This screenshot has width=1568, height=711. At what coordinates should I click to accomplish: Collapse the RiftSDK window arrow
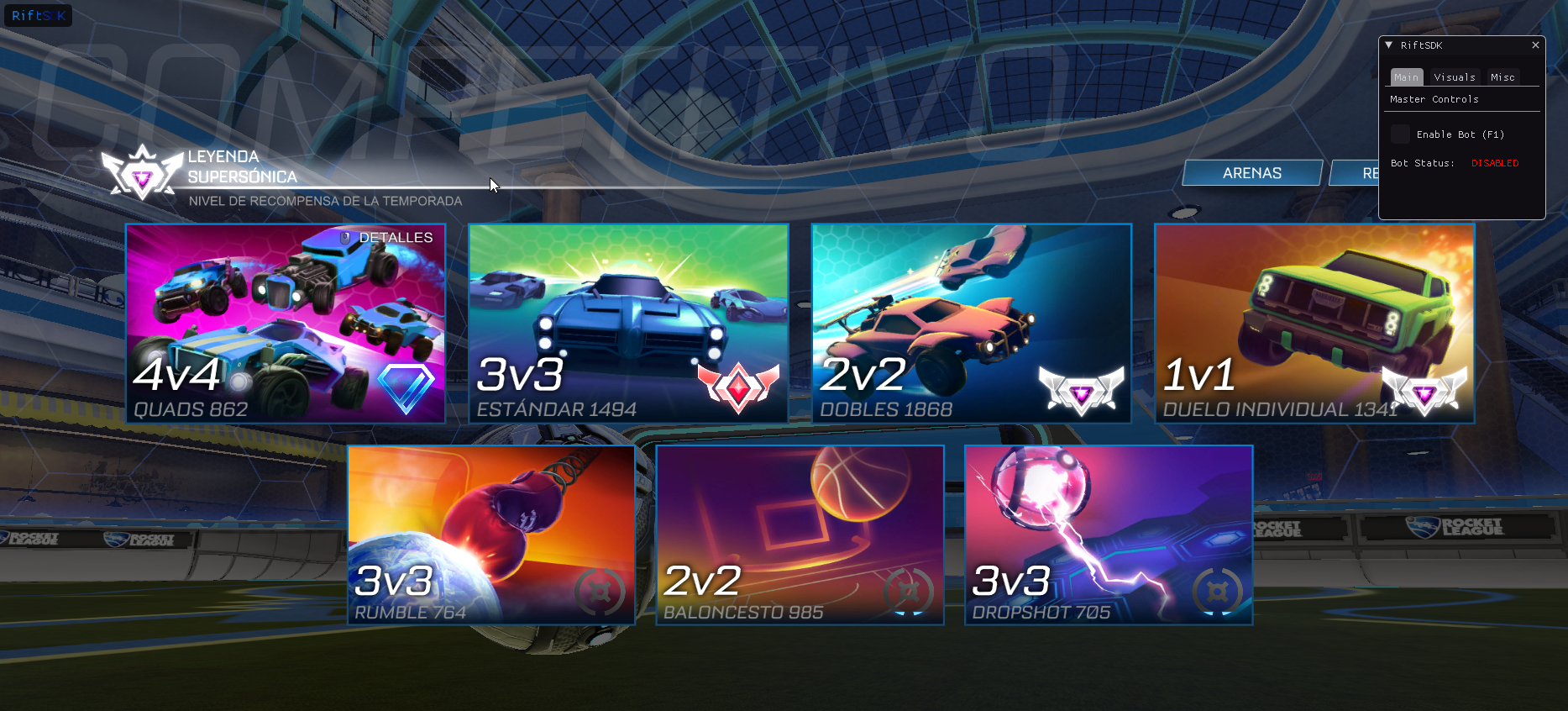(x=1389, y=45)
